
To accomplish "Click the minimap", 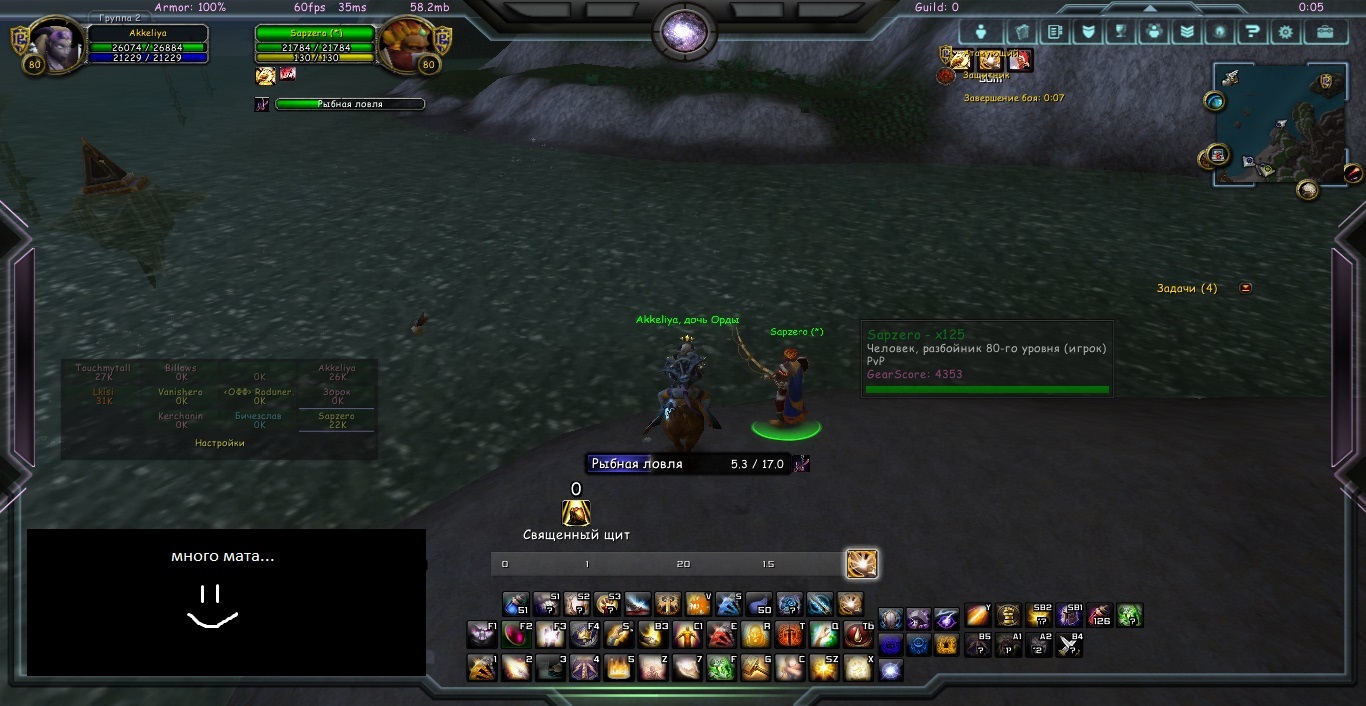I will pos(1280,122).
